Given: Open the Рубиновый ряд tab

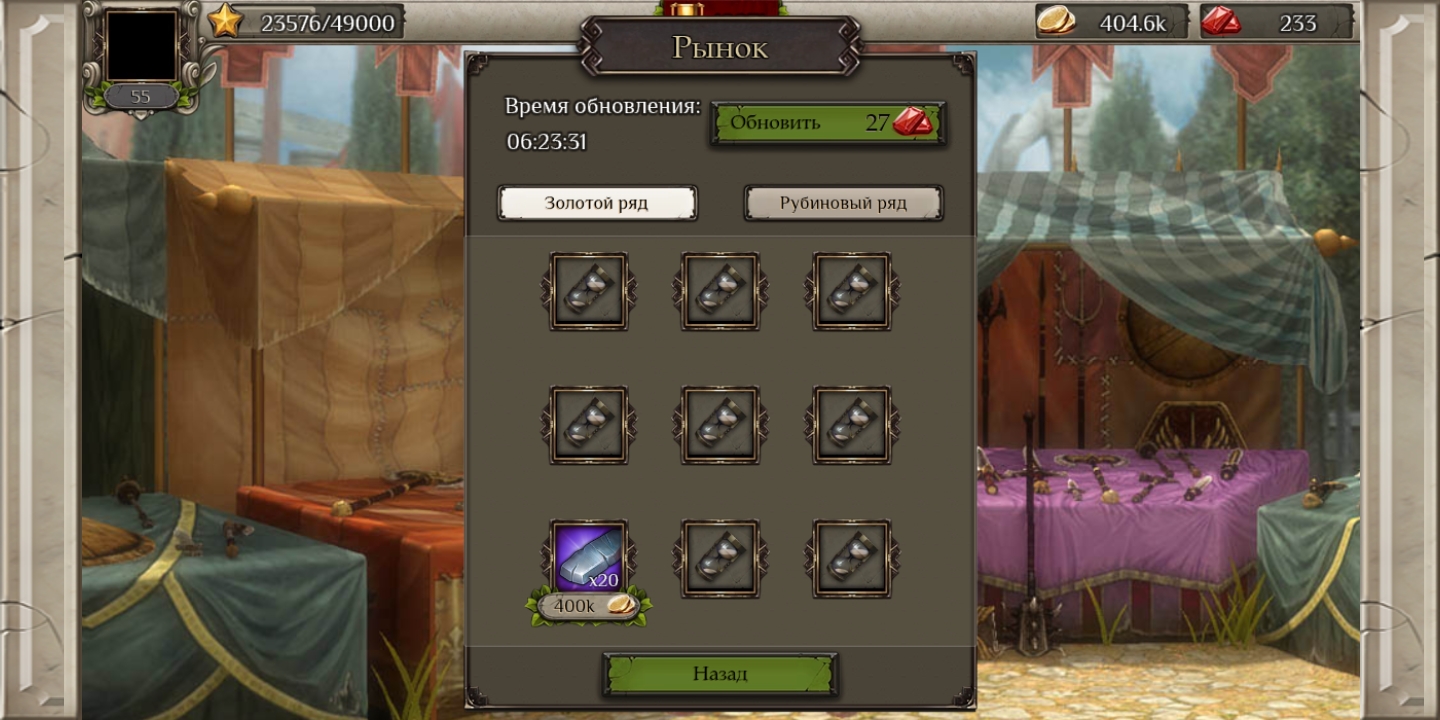Looking at the screenshot, I should point(843,203).
